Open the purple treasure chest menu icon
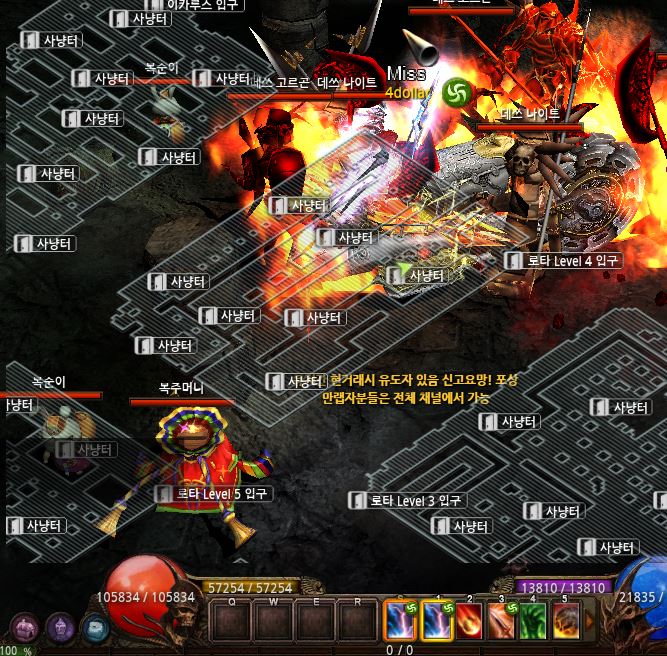Viewport: 667px width, 656px height. [x=24, y=627]
